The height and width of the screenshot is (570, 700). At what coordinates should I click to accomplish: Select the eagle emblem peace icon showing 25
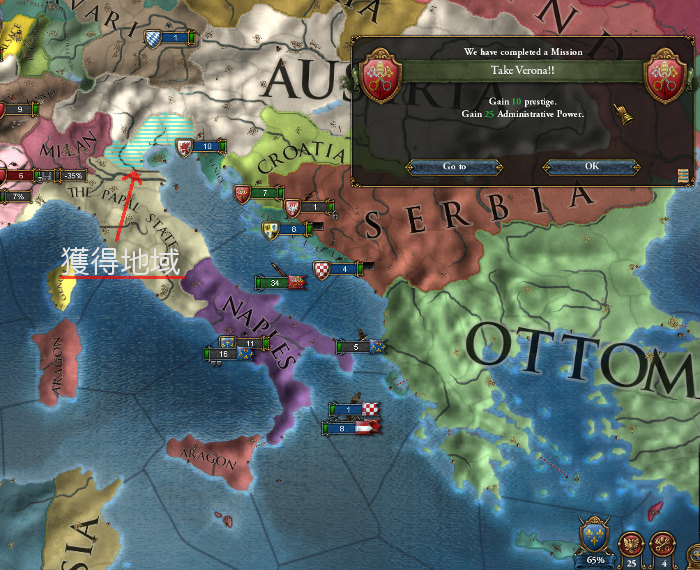tap(632, 544)
